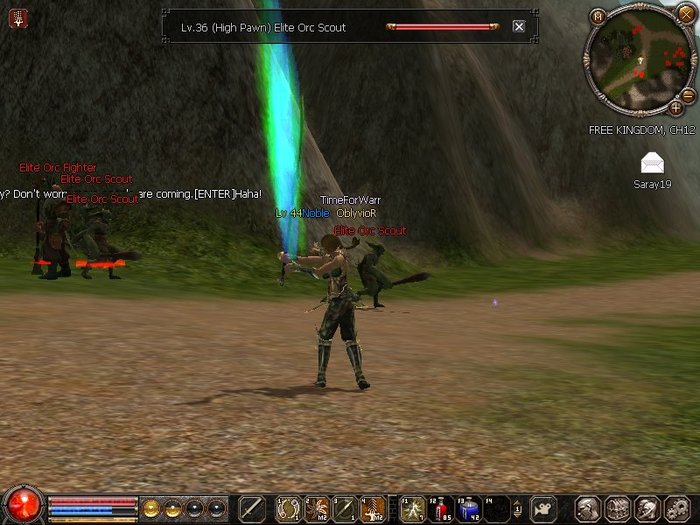Use the blue mana potion slot
Image resolution: width=700 pixels, height=525 pixels.
click(469, 508)
